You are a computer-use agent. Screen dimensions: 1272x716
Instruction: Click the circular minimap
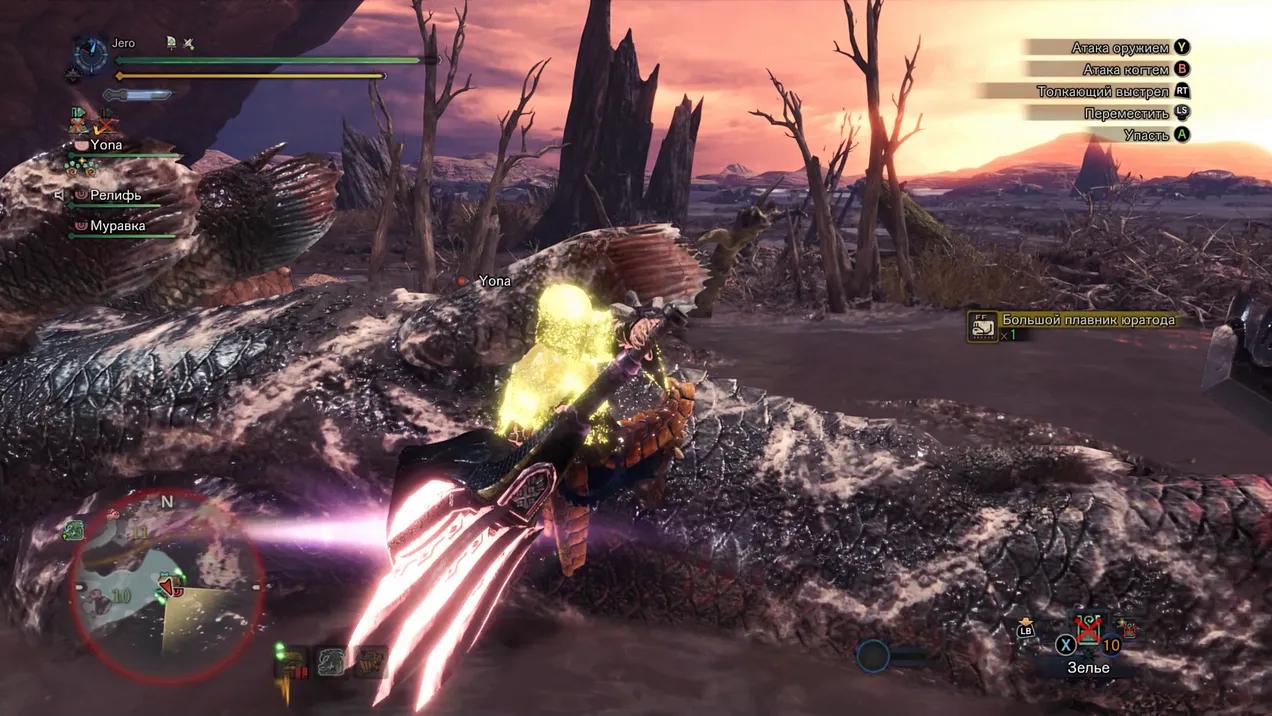click(x=166, y=586)
